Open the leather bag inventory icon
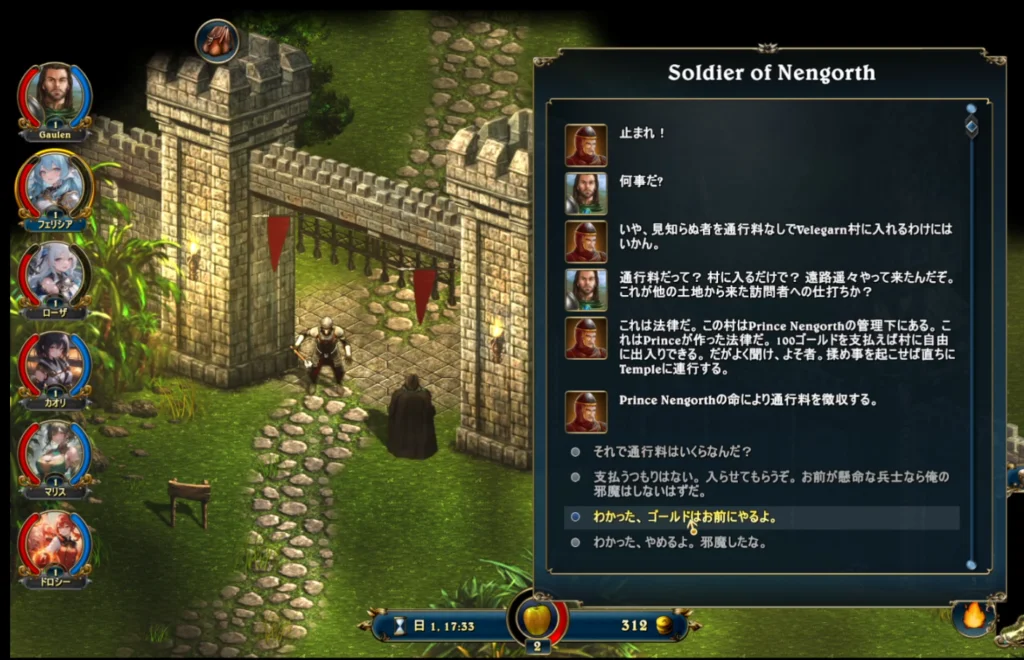This screenshot has width=1024, height=660. [x=216, y=40]
